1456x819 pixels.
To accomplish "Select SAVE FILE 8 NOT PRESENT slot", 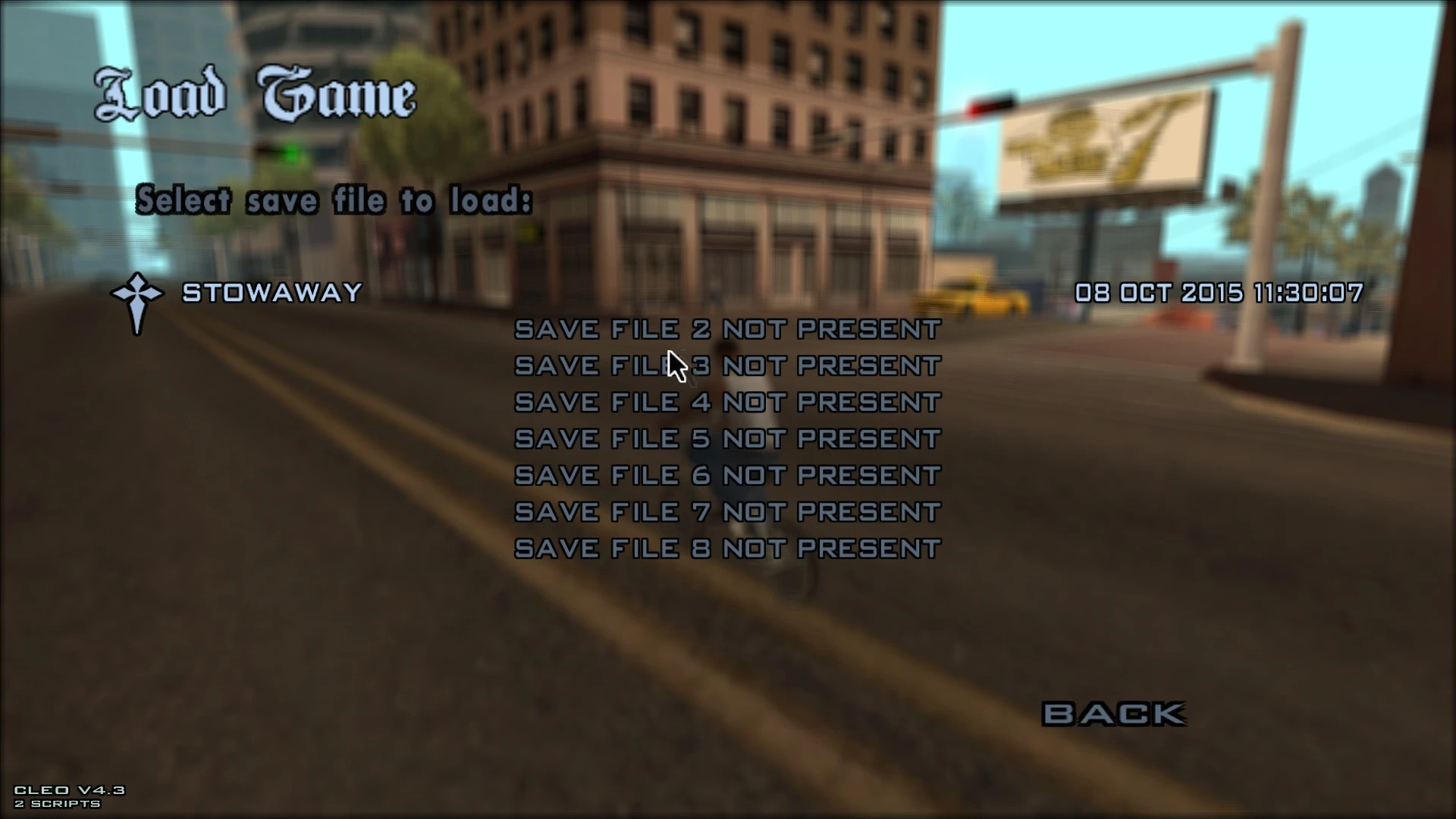I will pyautogui.click(x=726, y=548).
